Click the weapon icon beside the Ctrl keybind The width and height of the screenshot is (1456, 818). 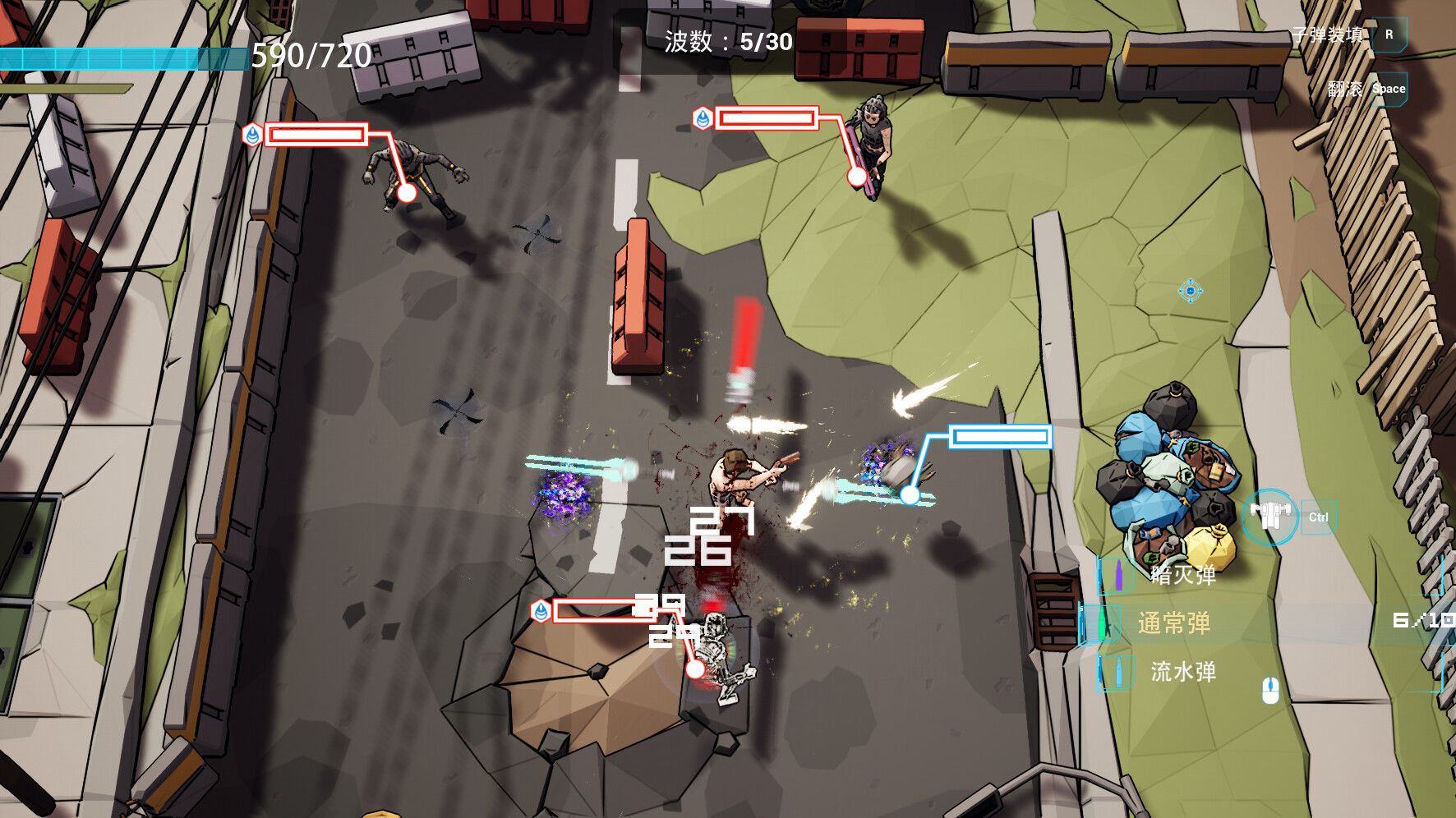point(1269,517)
